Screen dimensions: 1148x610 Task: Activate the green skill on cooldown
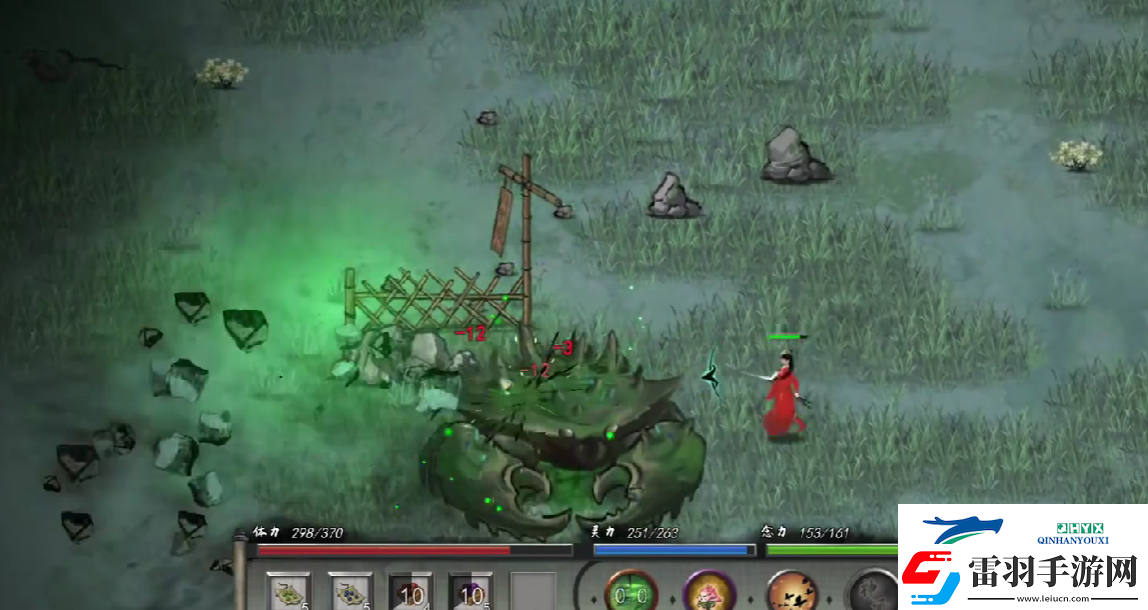coord(631,591)
